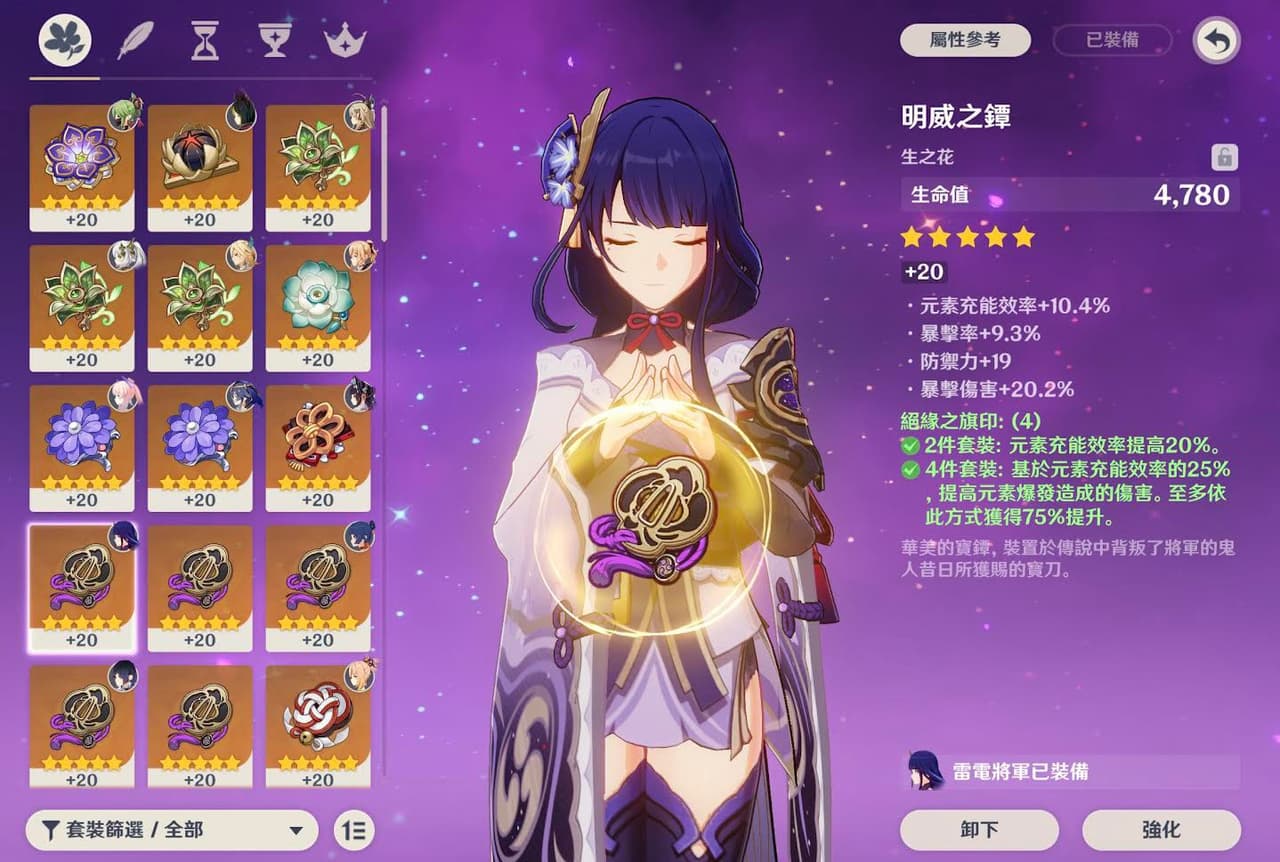Unequip artifact with 卸下 button
Image resolution: width=1280 pixels, height=862 pixels.
tap(979, 830)
